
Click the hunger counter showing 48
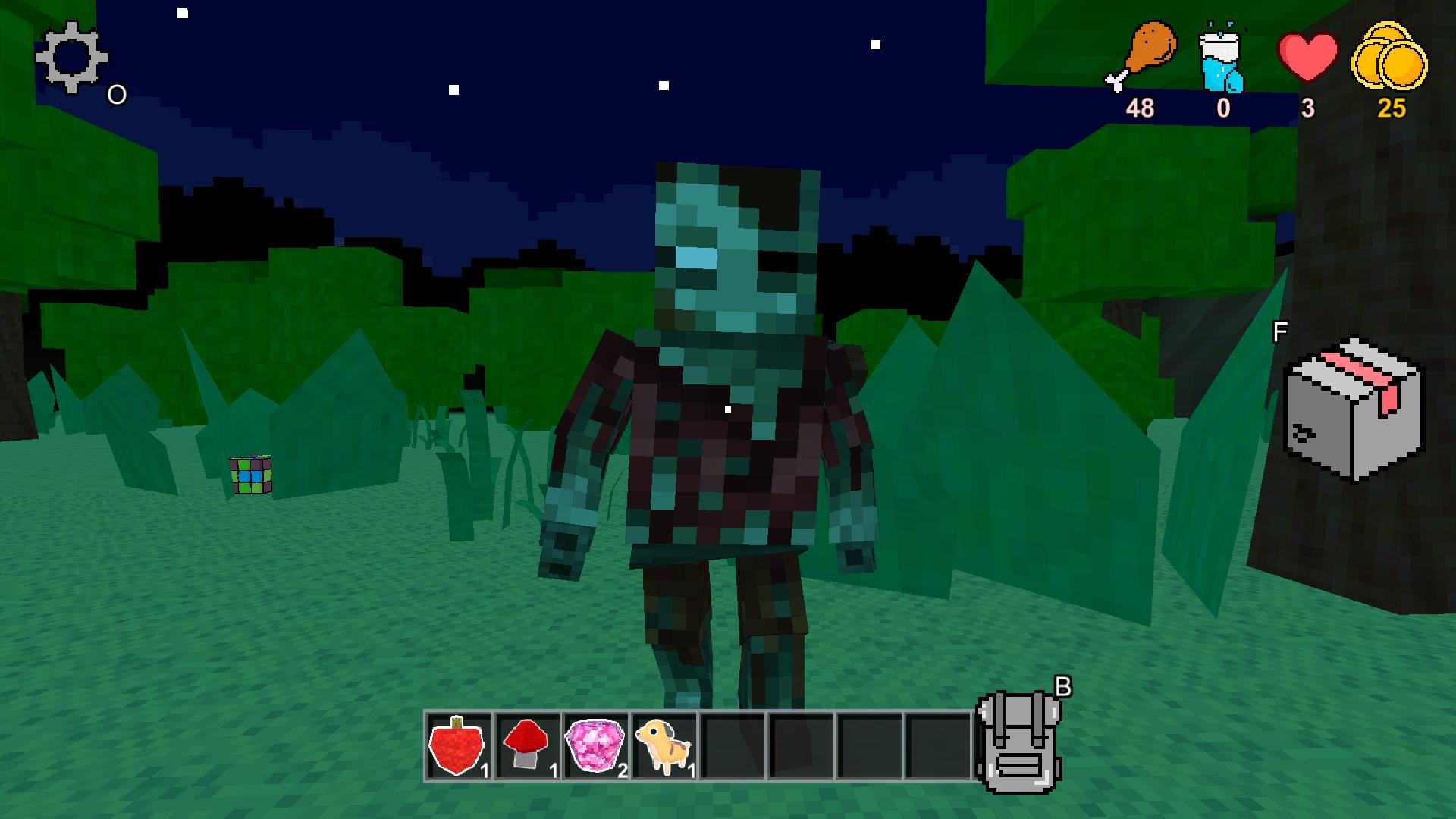(1141, 108)
